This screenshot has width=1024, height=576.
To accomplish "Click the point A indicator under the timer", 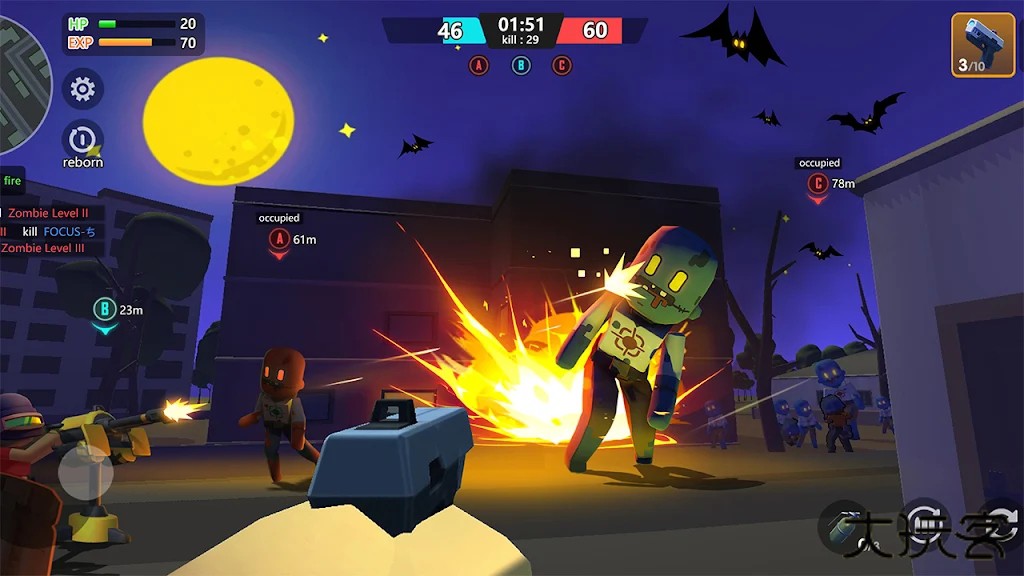I will [479, 66].
